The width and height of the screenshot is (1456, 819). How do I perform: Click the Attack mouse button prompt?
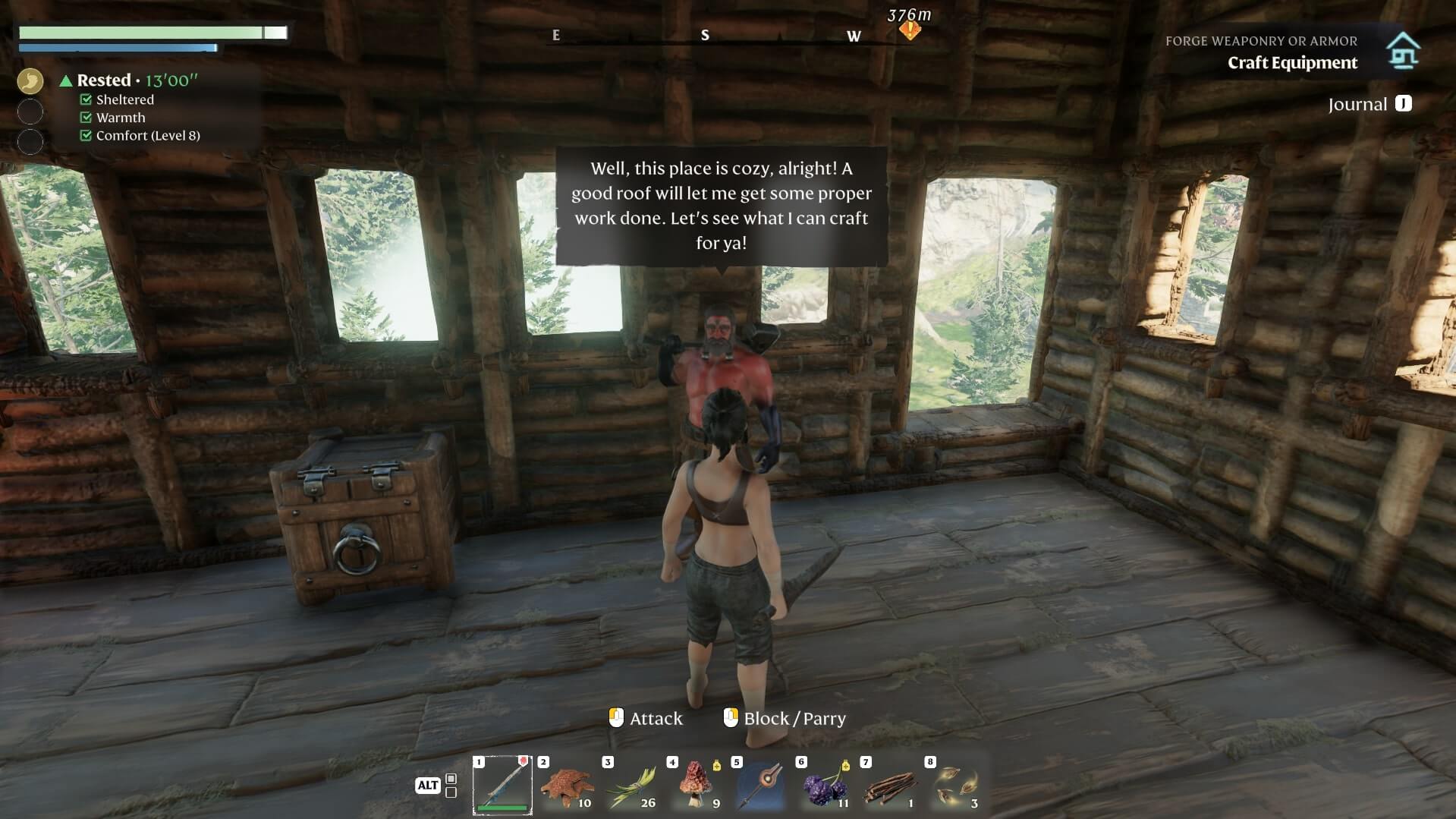pyautogui.click(x=646, y=718)
